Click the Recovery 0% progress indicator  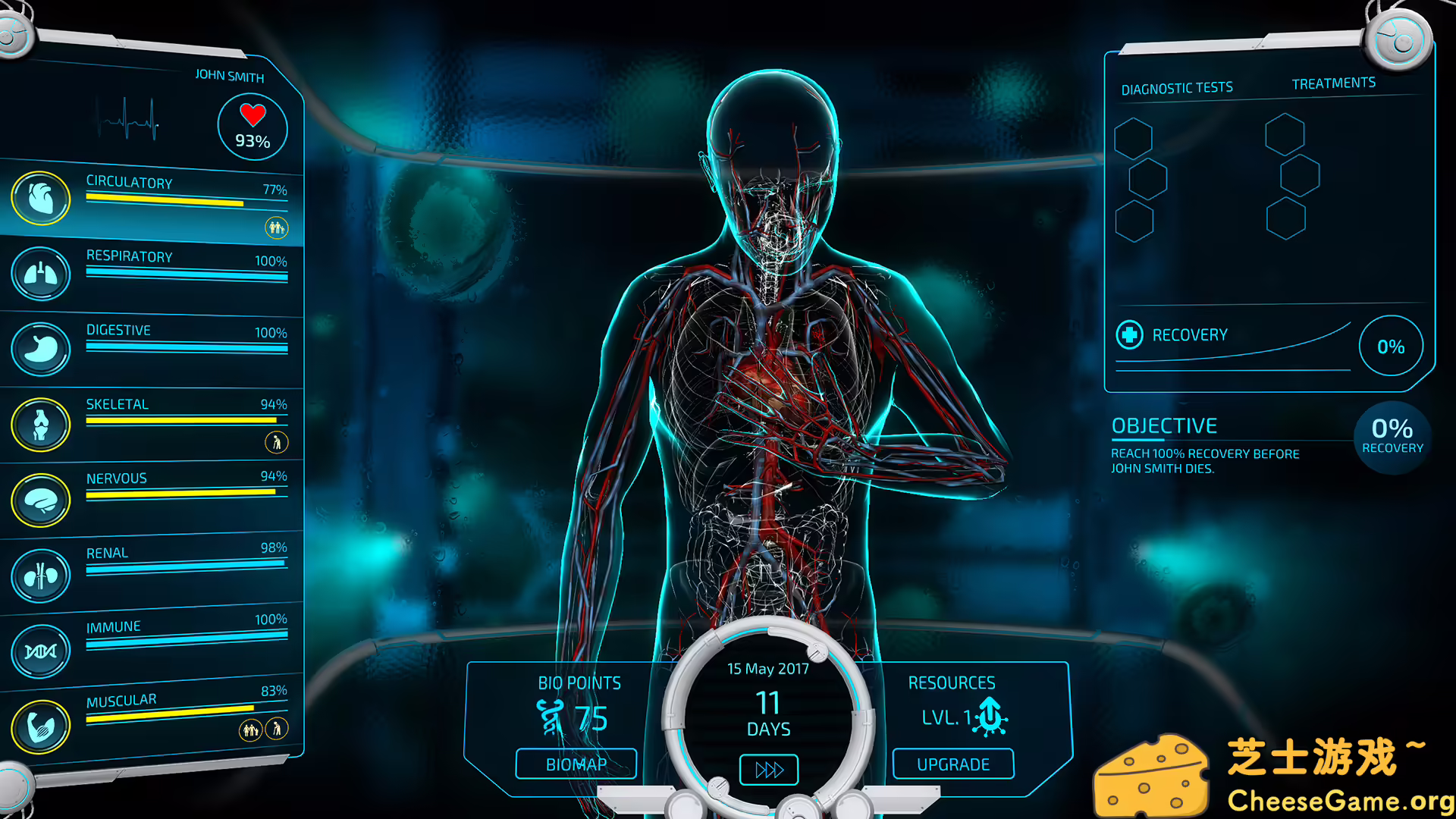coord(1391,347)
